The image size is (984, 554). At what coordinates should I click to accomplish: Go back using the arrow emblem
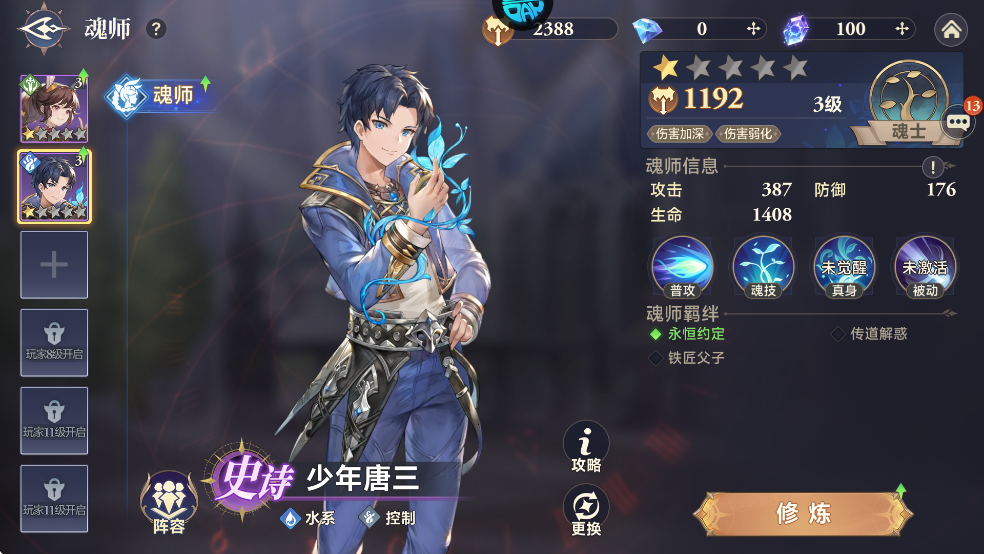click(41, 28)
